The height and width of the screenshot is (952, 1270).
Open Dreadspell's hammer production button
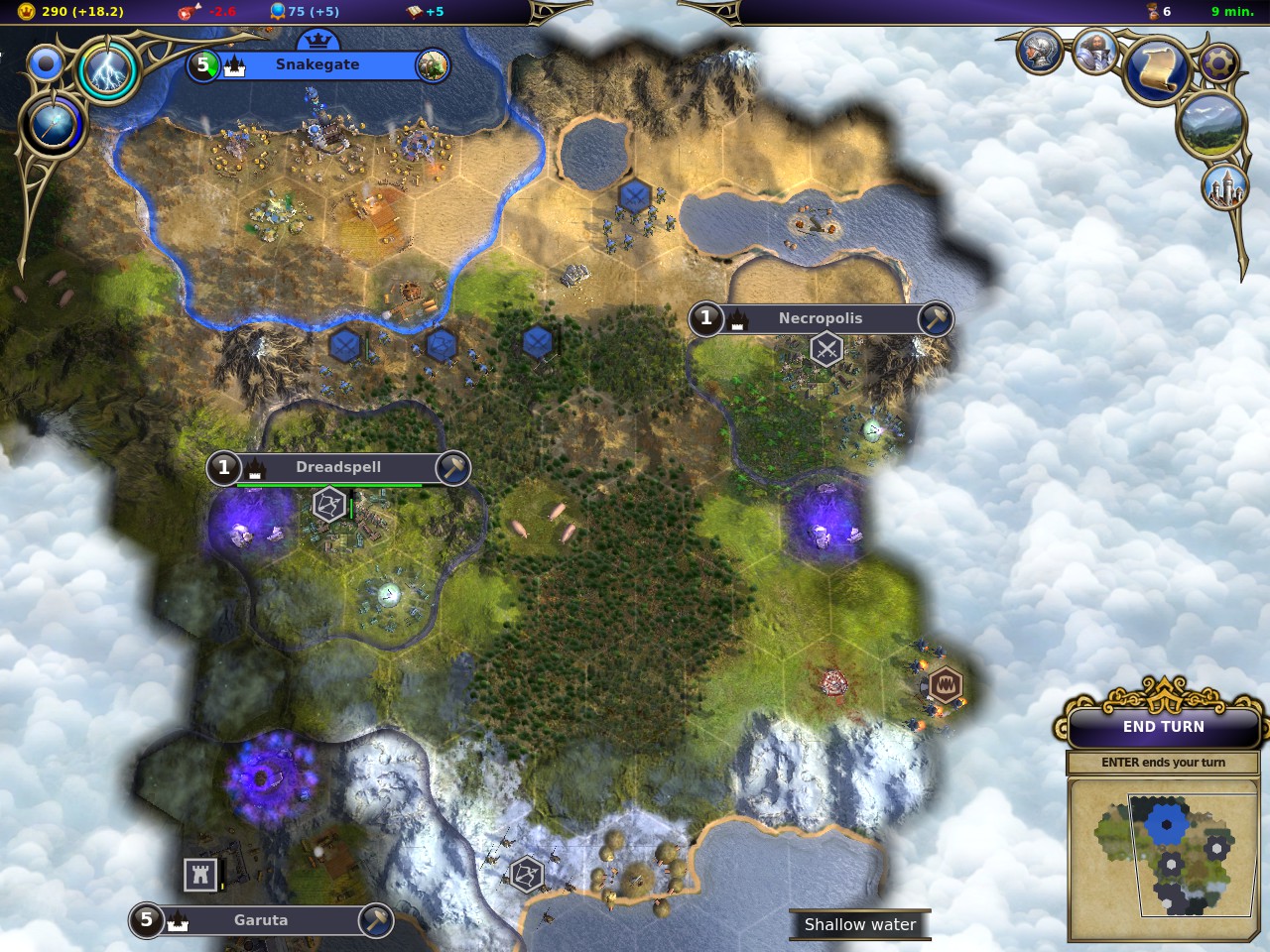(452, 467)
